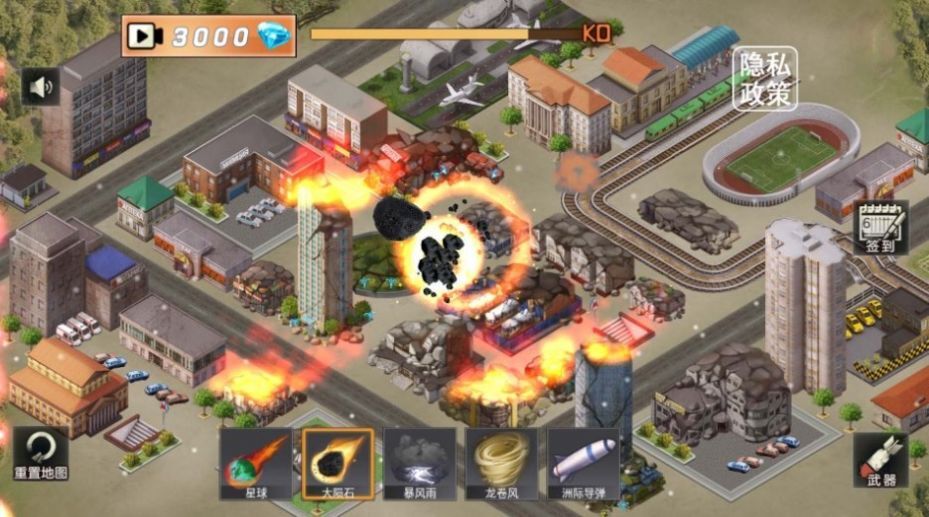Choose the 大陨石 meteorite weapon
Viewport: 929px width, 517px height.
coord(338,463)
